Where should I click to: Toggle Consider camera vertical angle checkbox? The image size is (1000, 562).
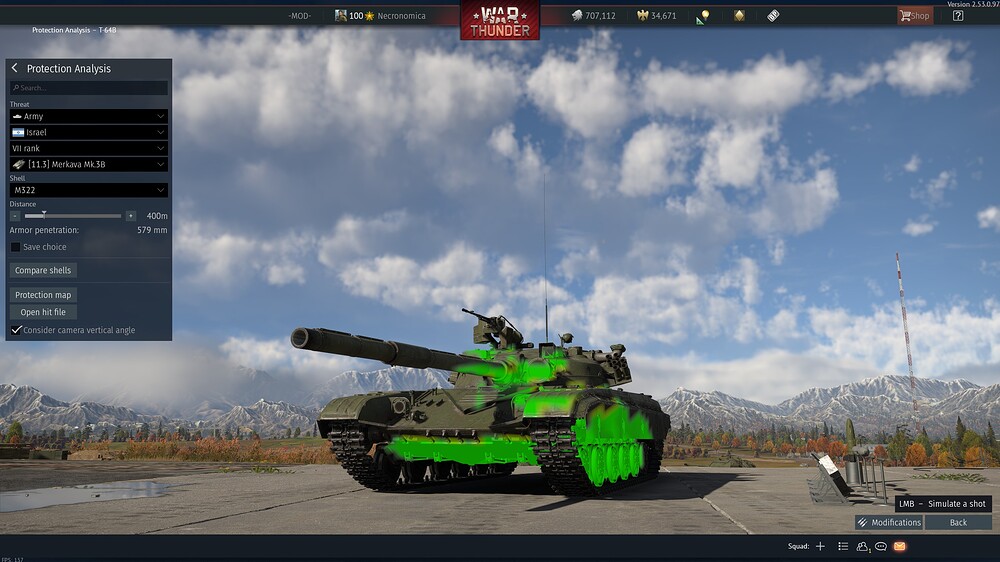coord(16,330)
